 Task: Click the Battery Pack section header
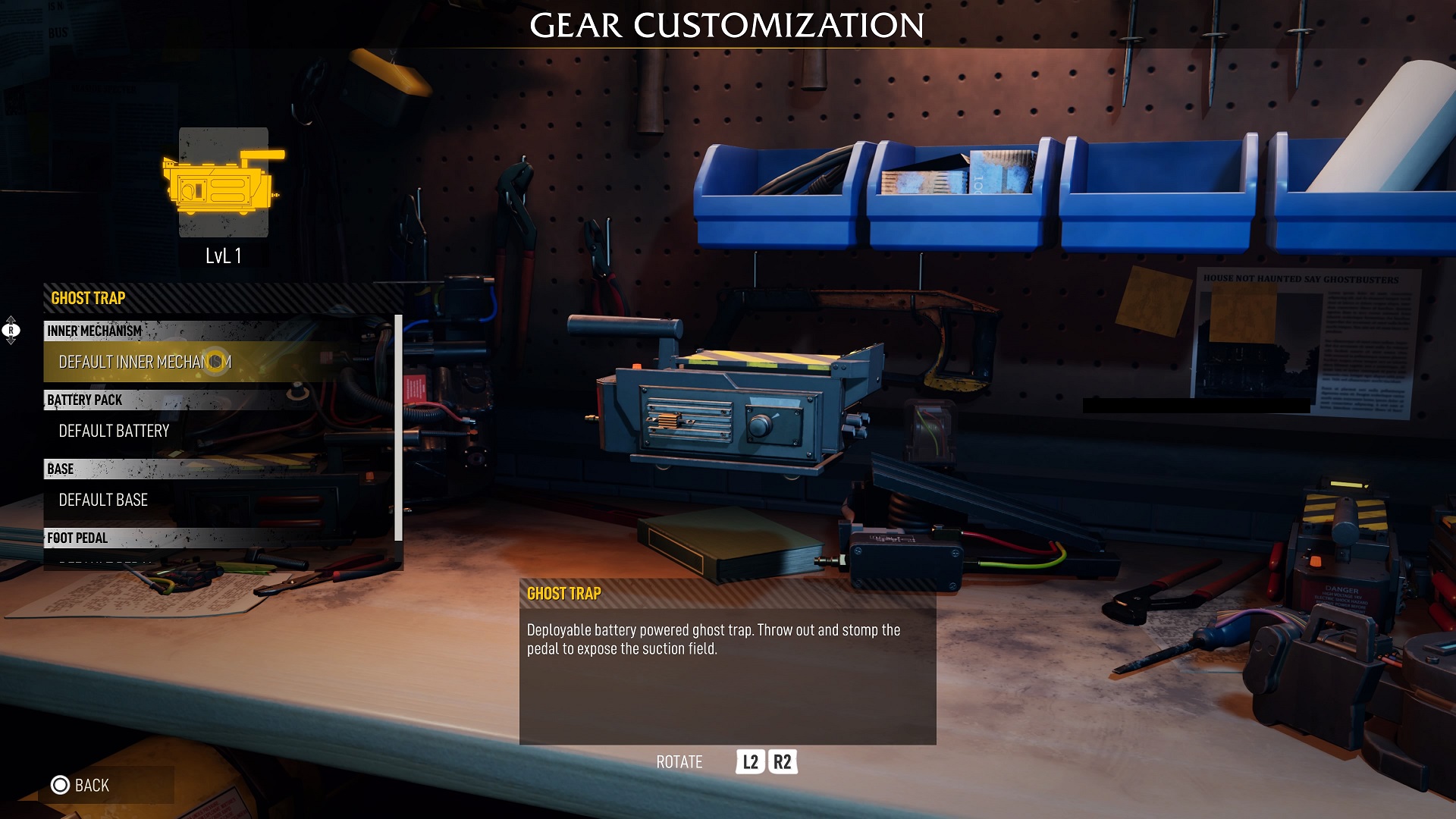point(84,400)
